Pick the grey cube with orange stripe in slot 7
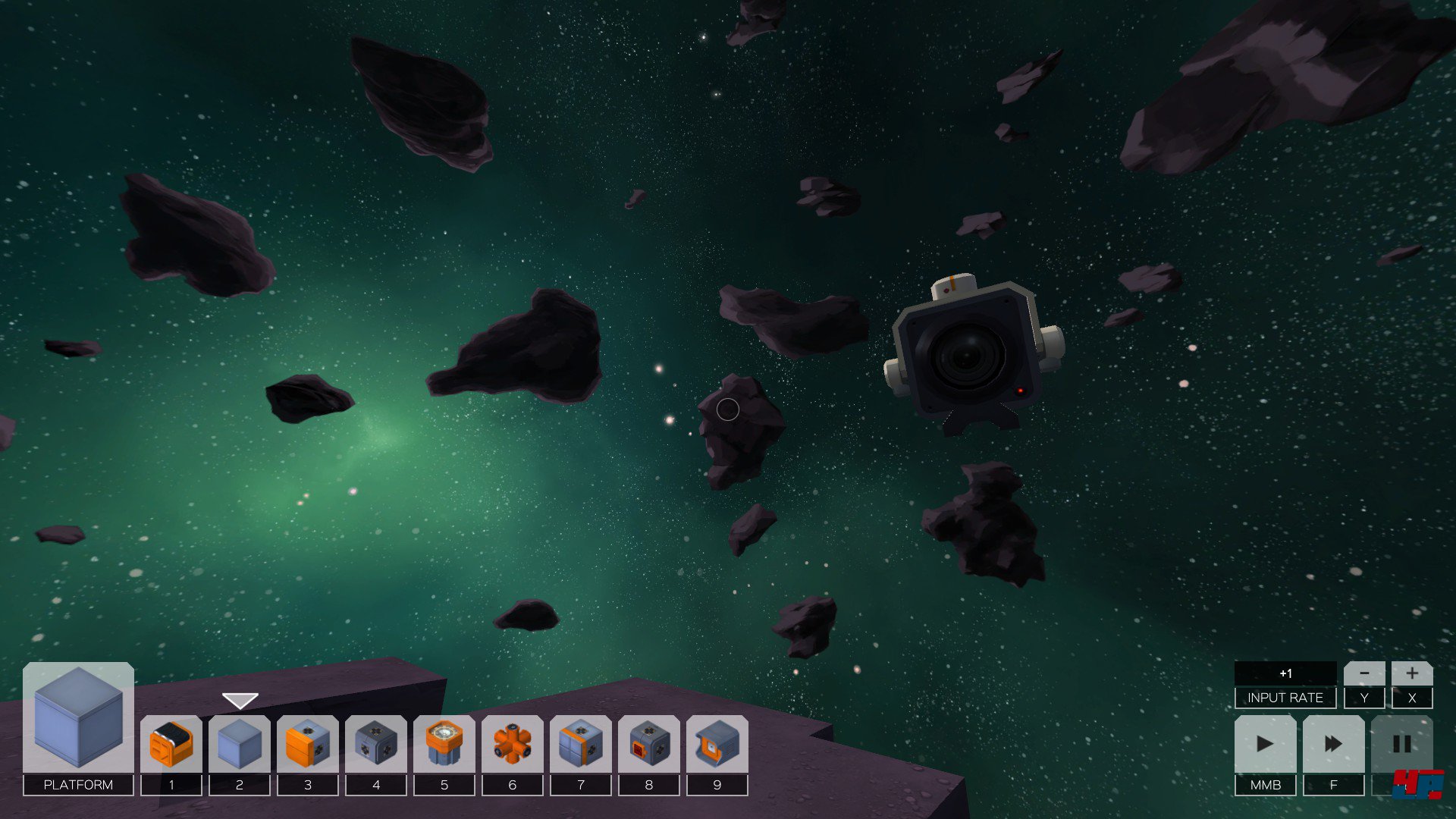1456x819 pixels. tap(581, 744)
